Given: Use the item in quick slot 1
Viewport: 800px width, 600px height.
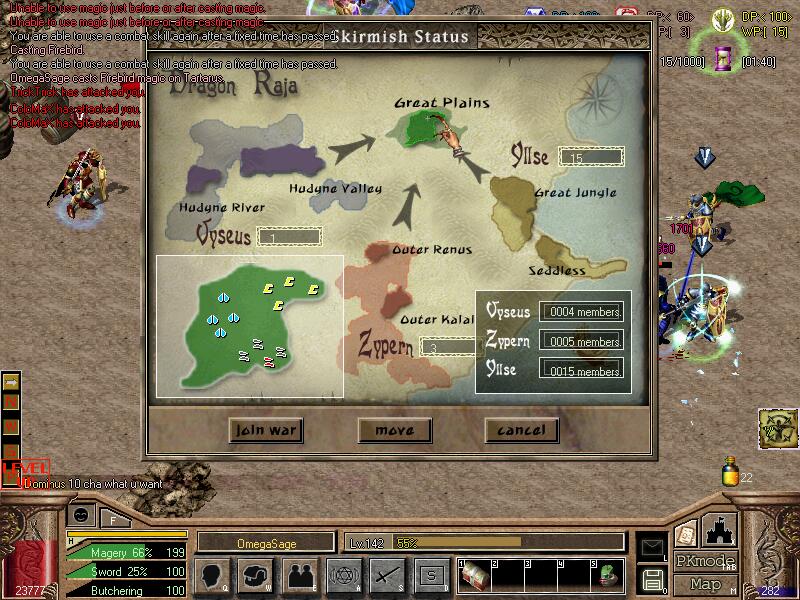Looking at the screenshot, I should tap(473, 575).
